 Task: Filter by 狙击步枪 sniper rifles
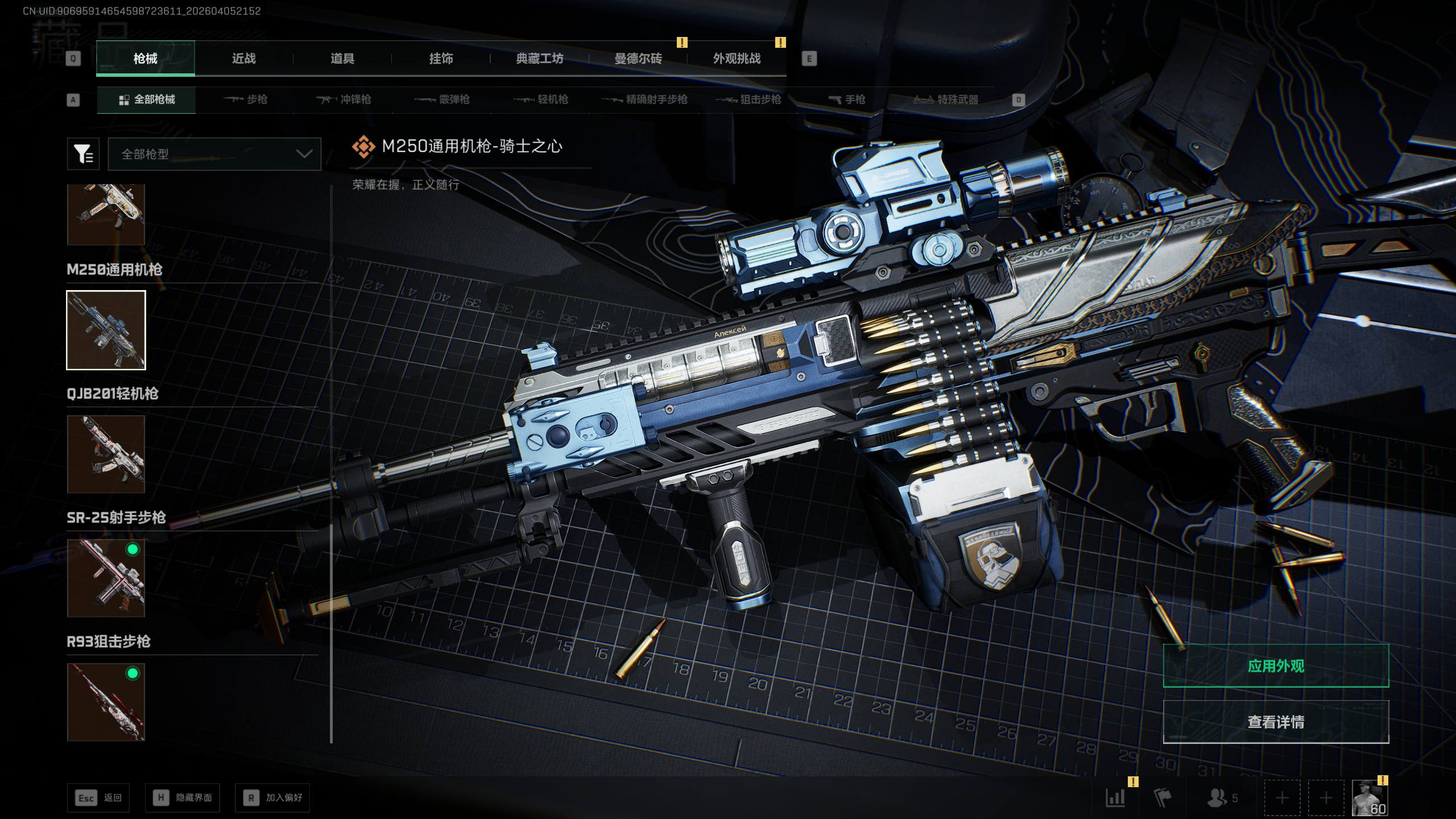(748, 100)
